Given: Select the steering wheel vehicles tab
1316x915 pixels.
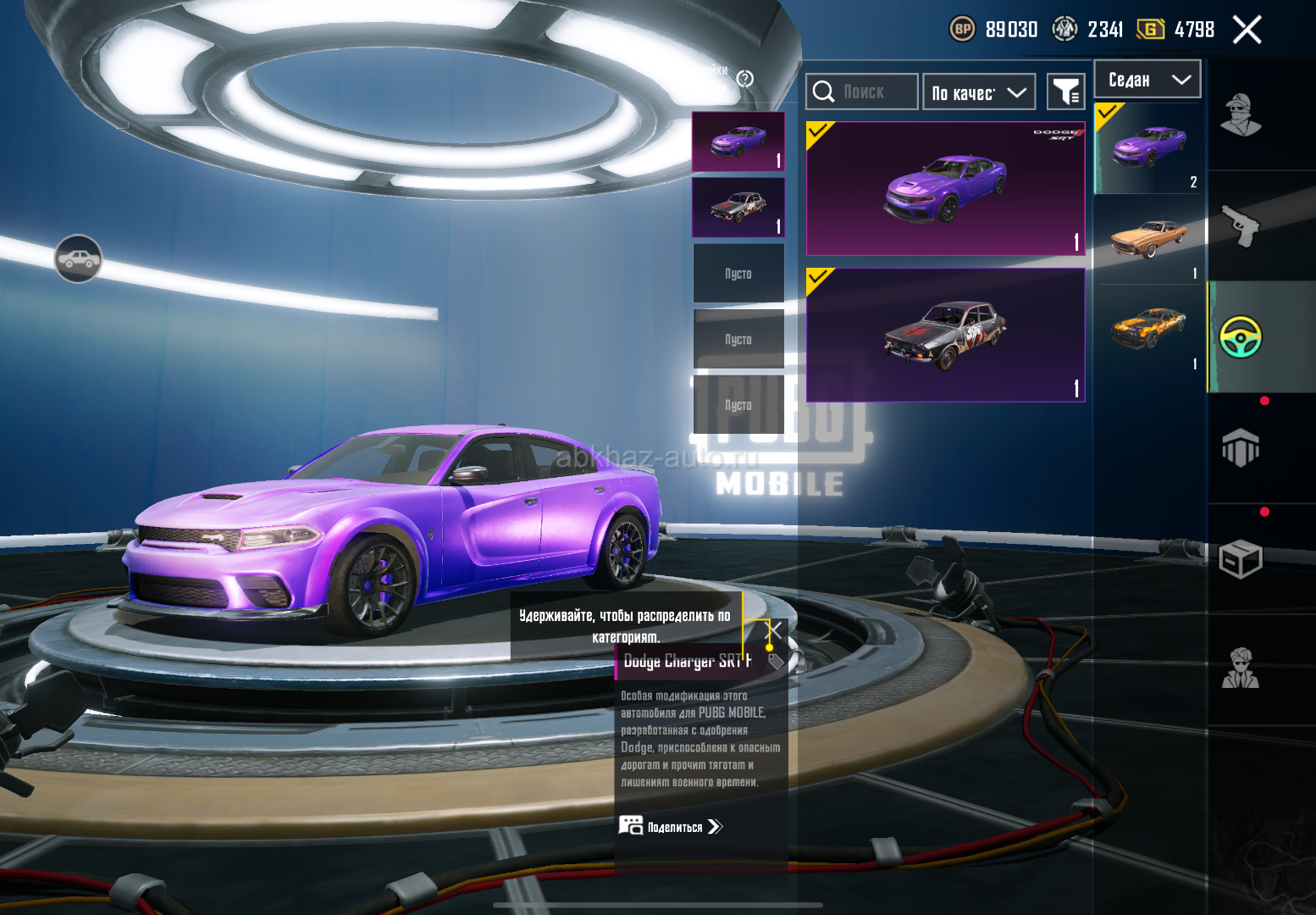Looking at the screenshot, I should coord(1241,337).
